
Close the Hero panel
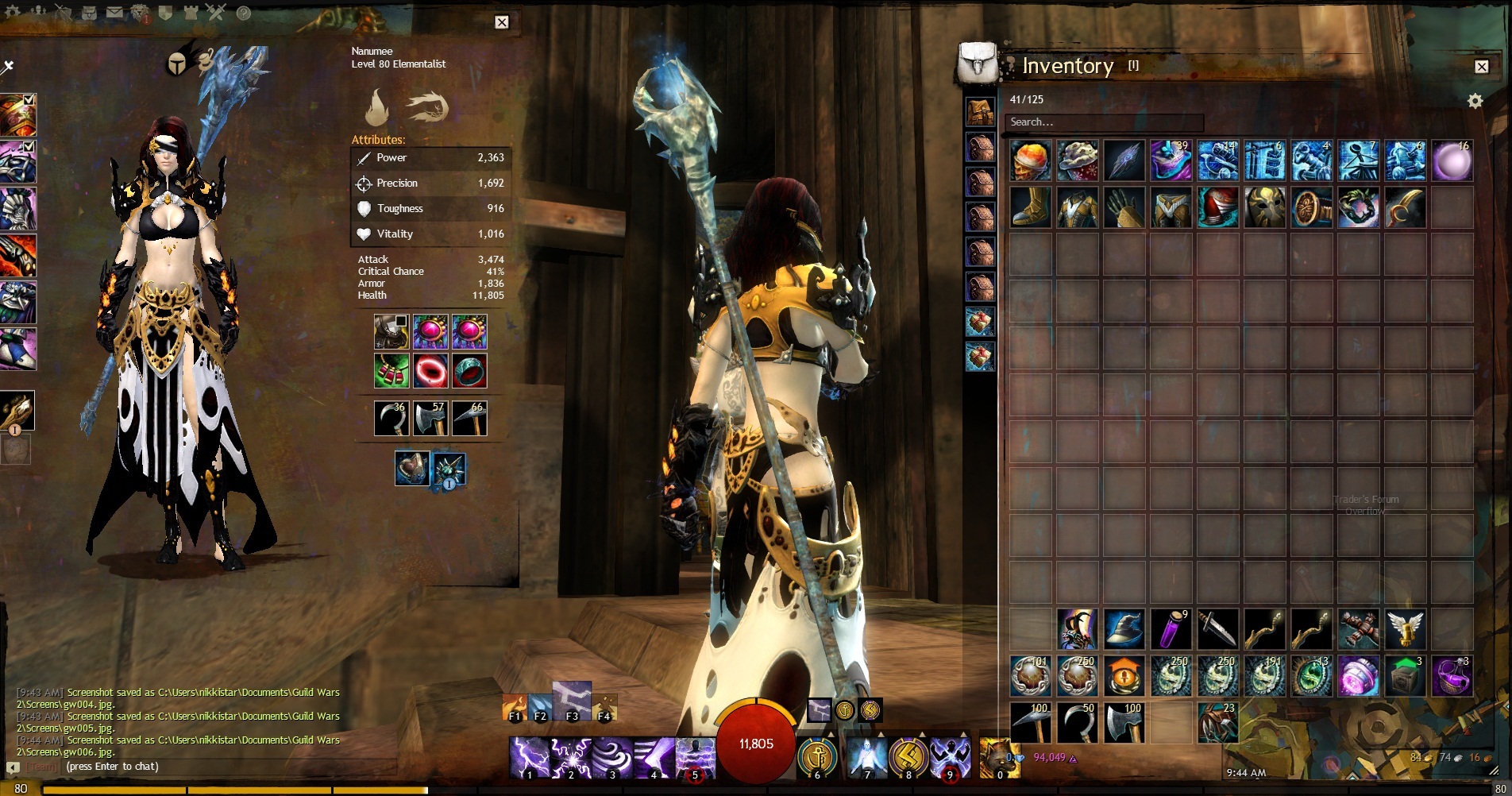502,22
